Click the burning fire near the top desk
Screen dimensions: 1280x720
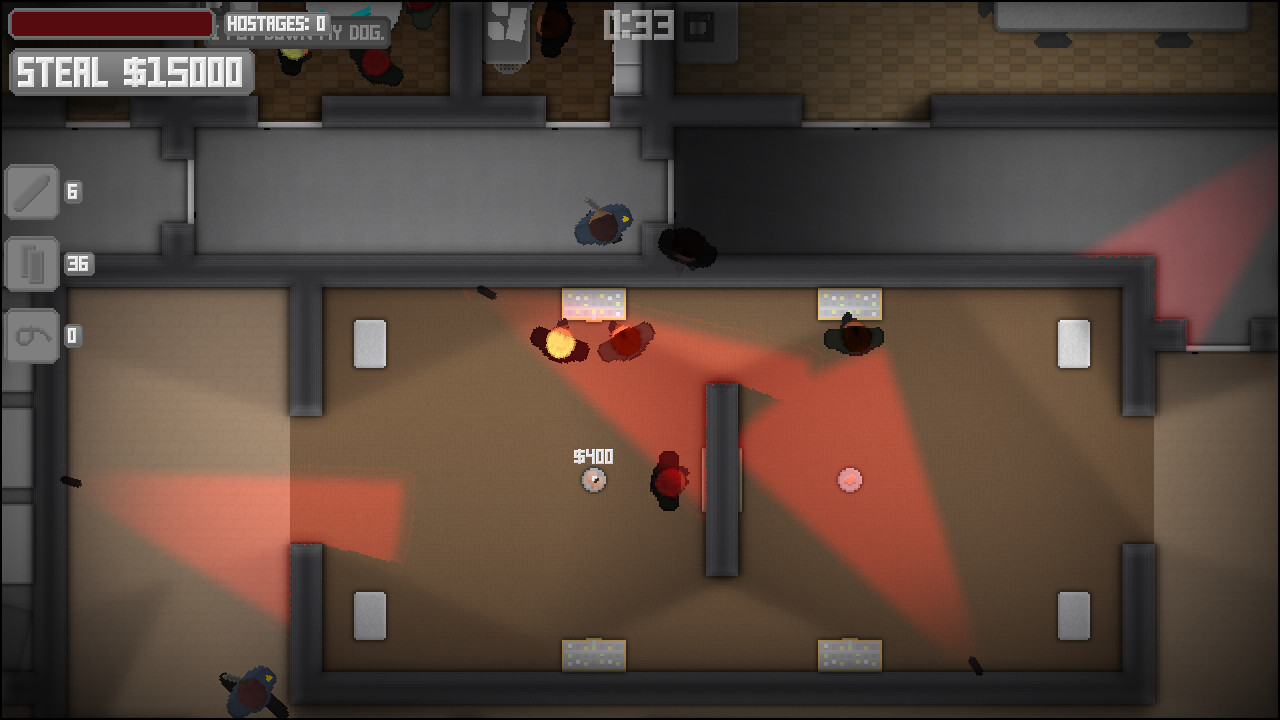(x=558, y=343)
